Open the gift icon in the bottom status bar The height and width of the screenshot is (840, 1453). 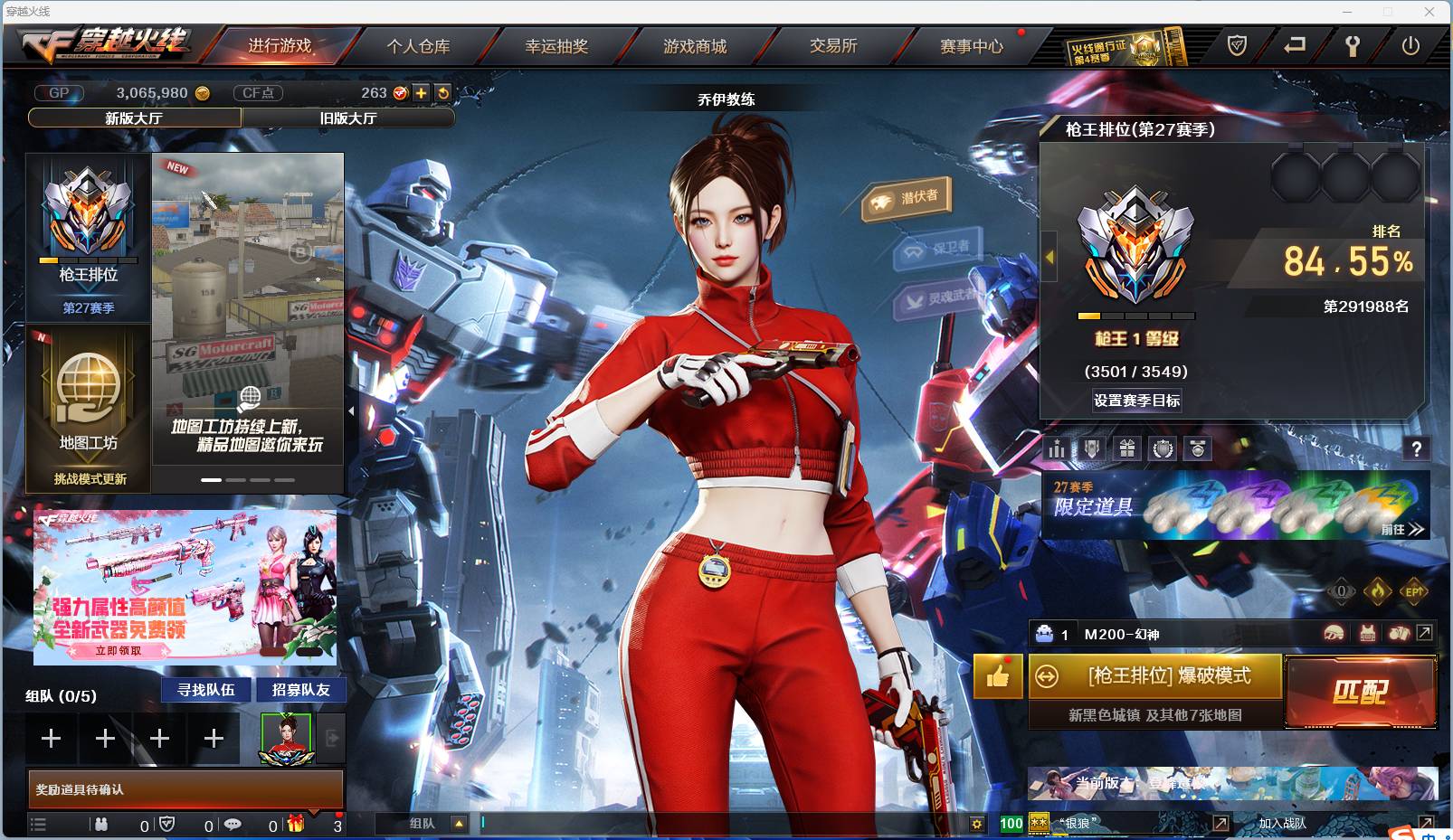coord(297,825)
